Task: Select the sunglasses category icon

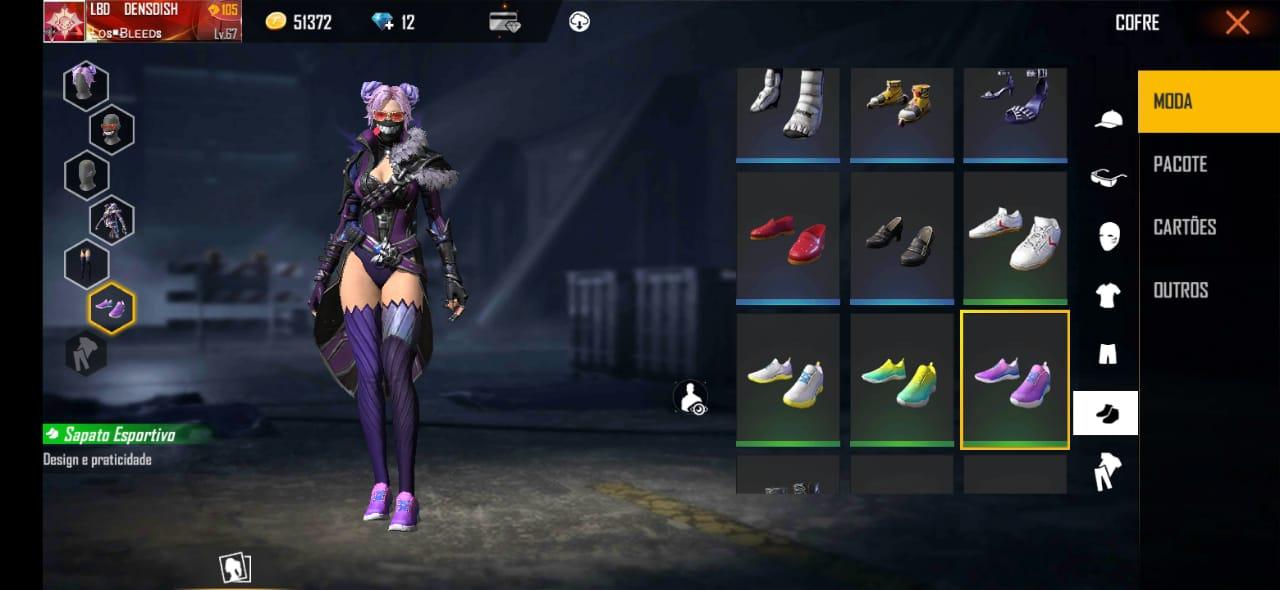Action: (1107, 178)
